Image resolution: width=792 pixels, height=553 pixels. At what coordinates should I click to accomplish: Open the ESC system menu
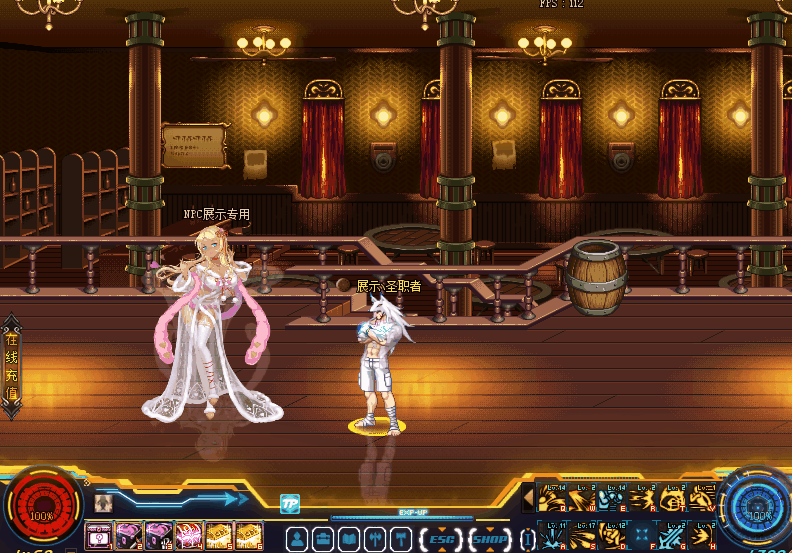tap(440, 540)
